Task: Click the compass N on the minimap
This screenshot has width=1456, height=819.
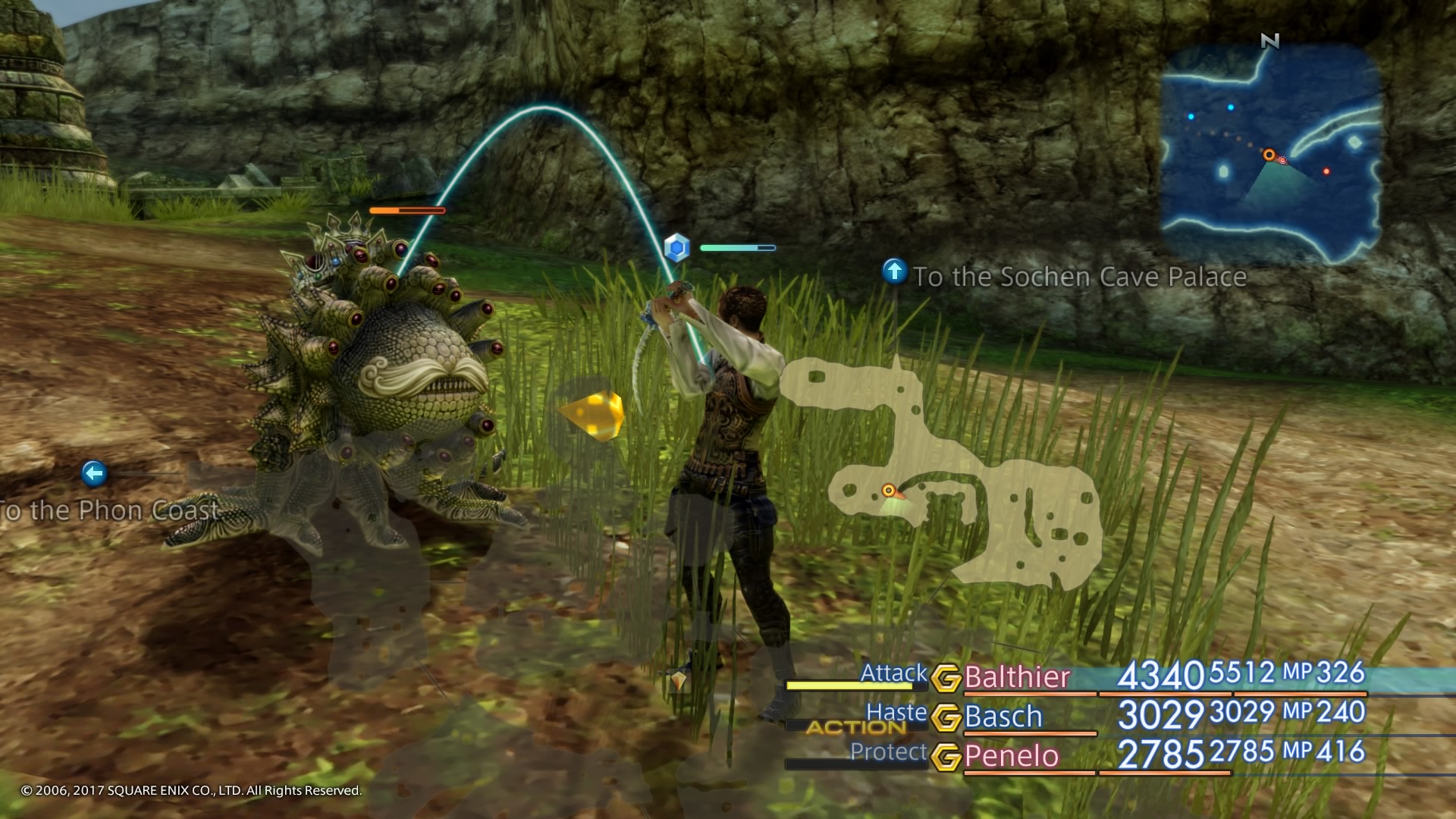Action: click(x=1270, y=40)
